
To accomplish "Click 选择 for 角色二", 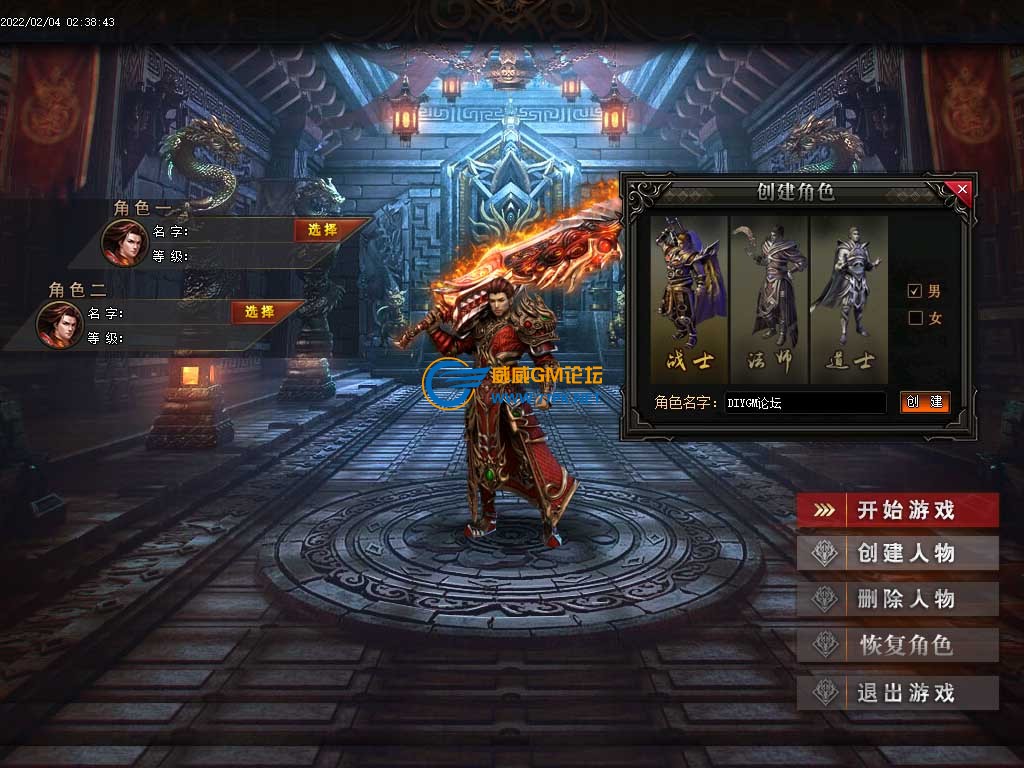I will point(259,312).
